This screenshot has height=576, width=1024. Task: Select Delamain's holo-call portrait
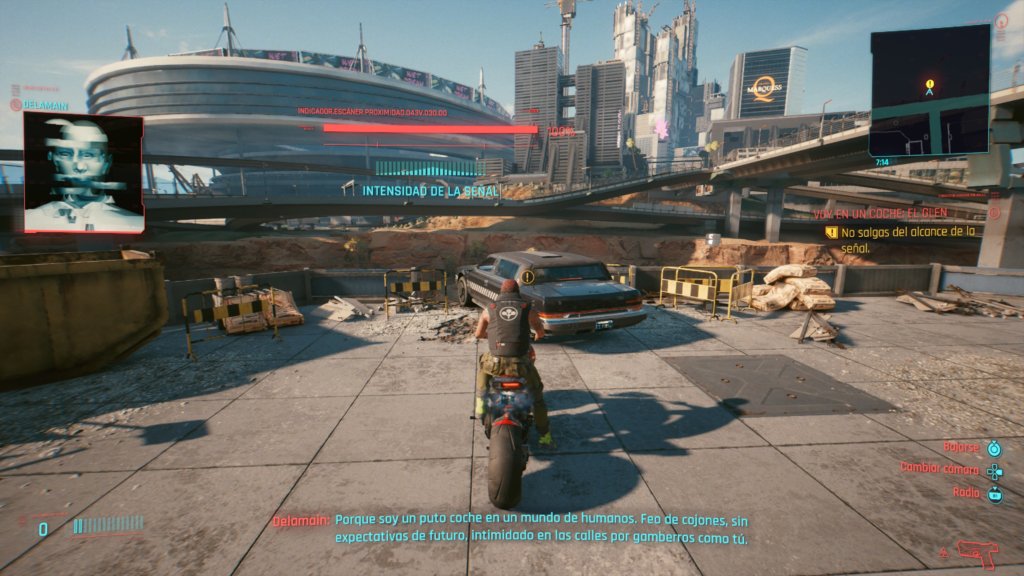pyautogui.click(x=83, y=172)
